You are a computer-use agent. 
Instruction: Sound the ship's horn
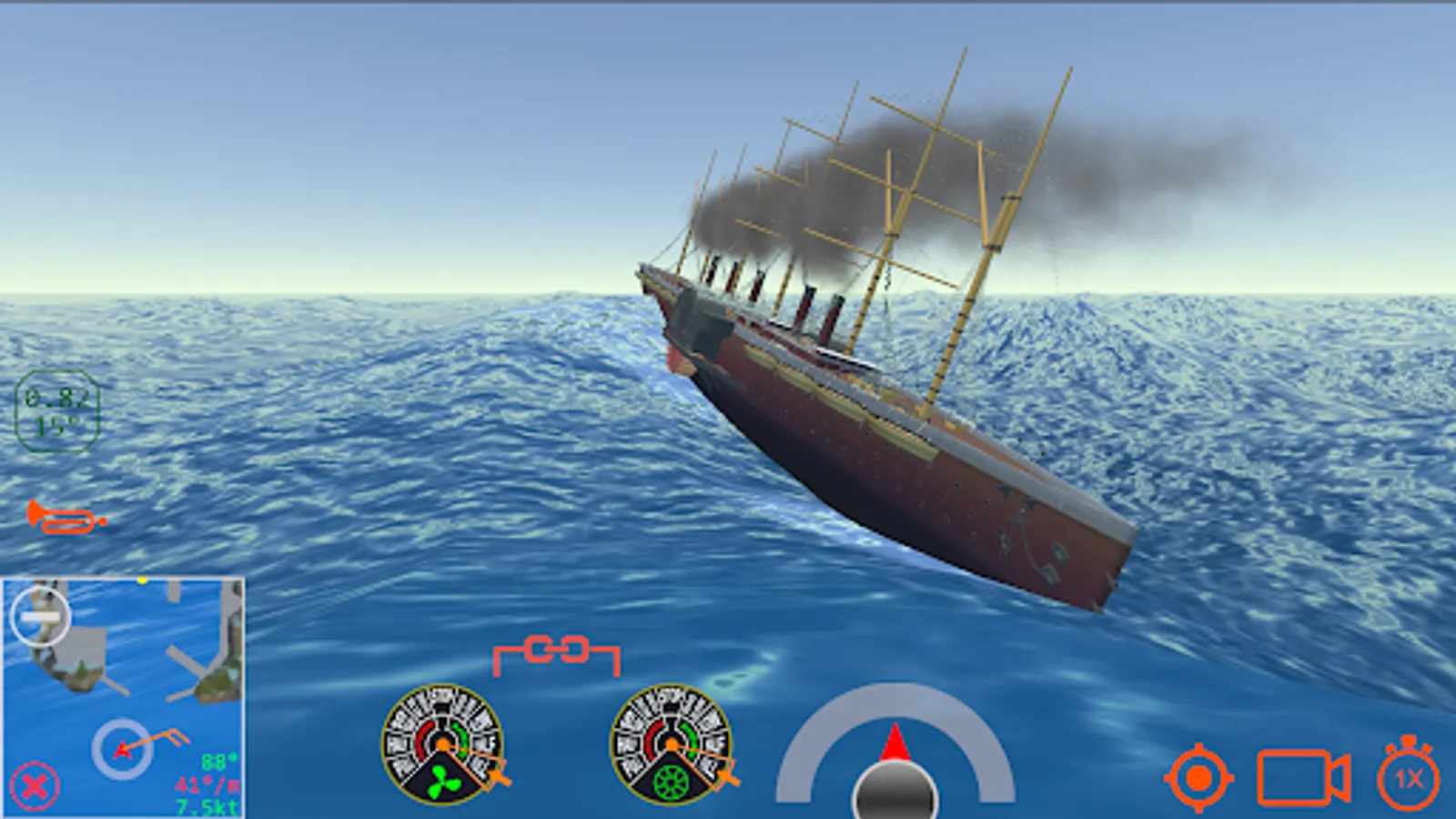click(x=64, y=519)
